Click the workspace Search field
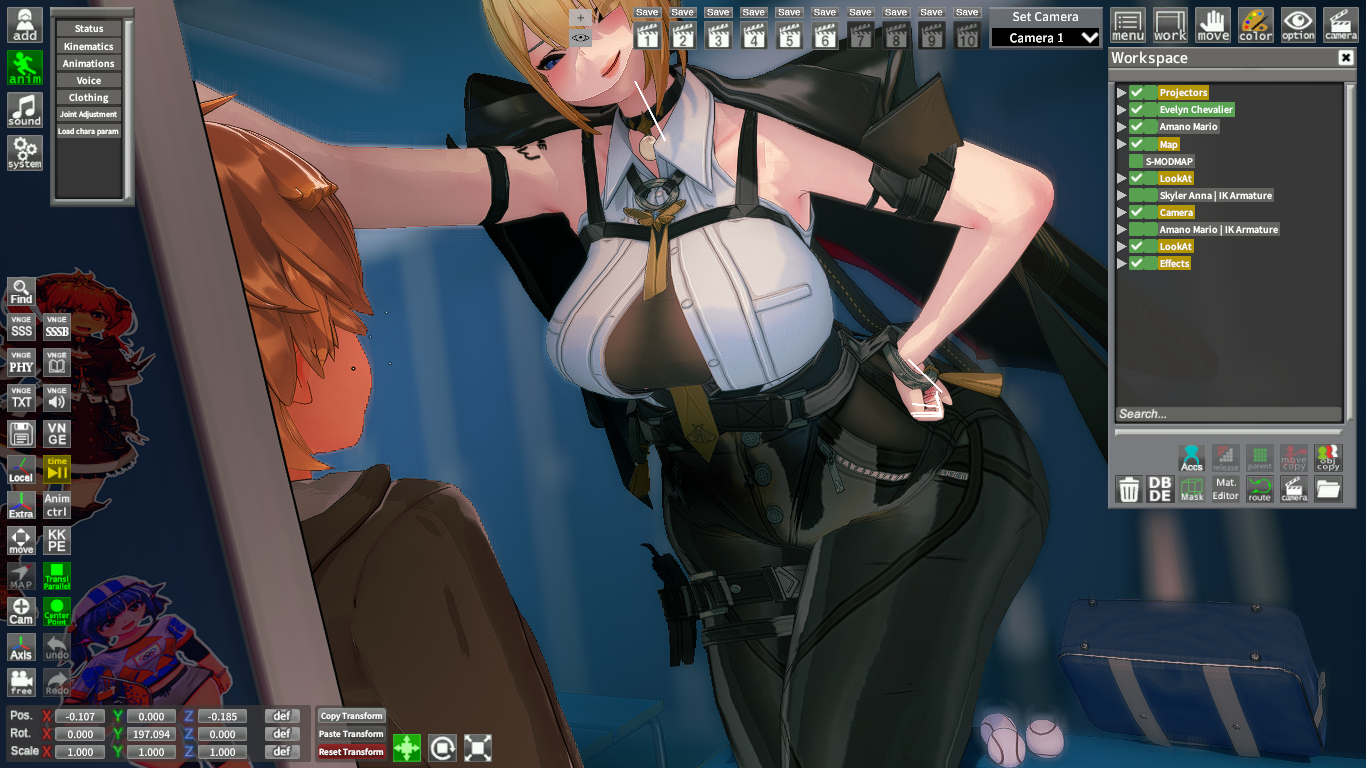This screenshot has height=768, width=1366. pyautogui.click(x=1228, y=414)
